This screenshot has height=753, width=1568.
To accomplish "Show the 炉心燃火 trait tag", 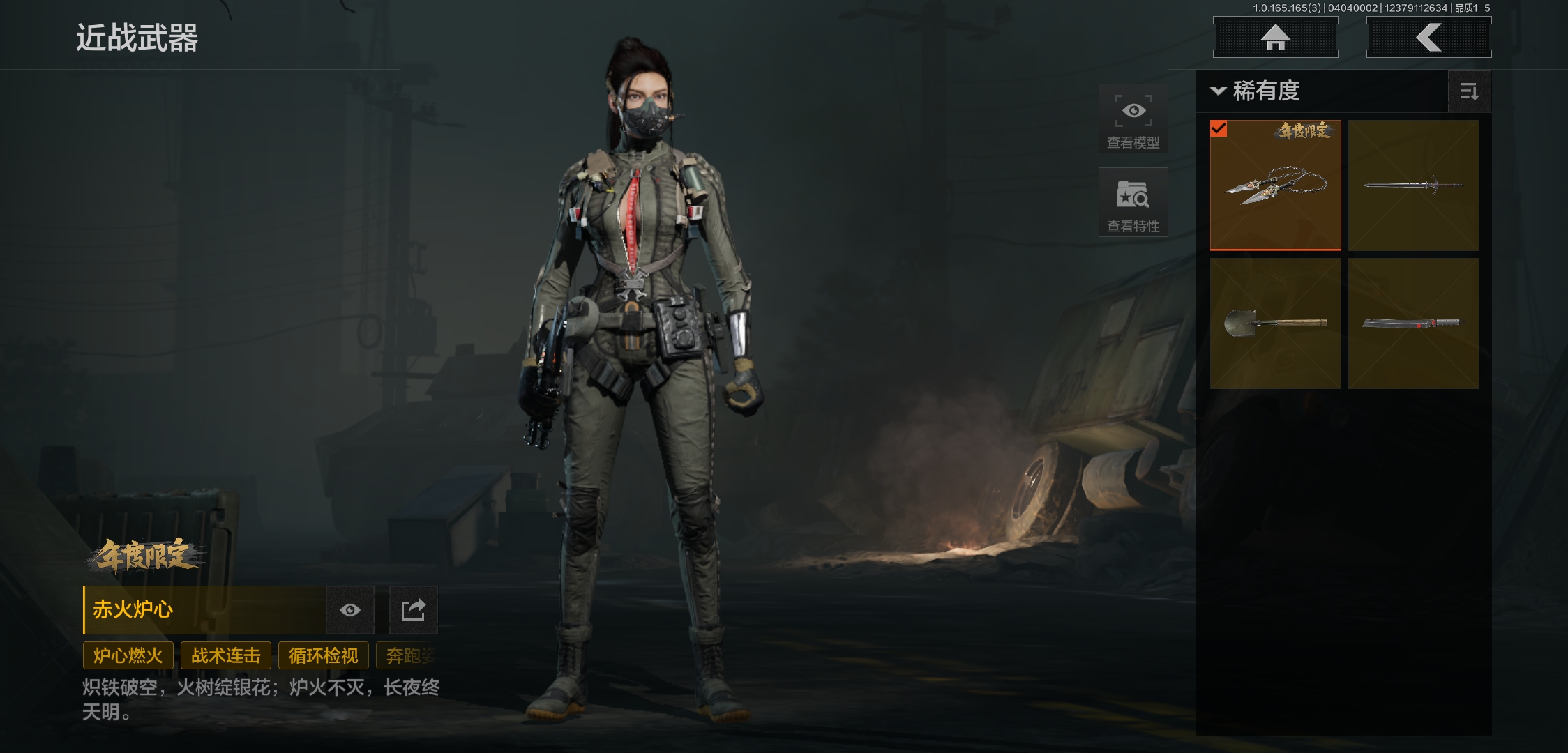I will click(128, 656).
